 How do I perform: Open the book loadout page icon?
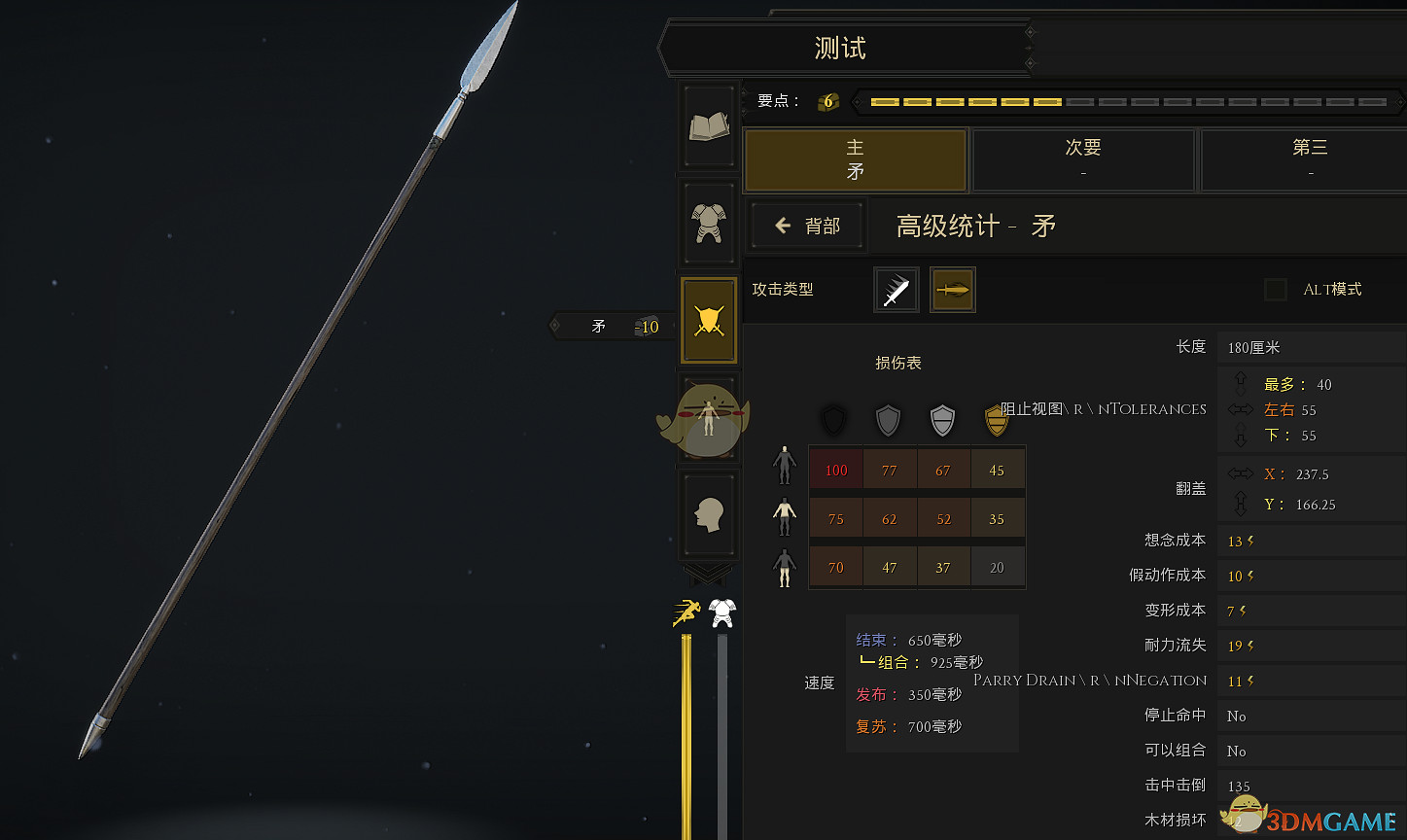(x=708, y=126)
